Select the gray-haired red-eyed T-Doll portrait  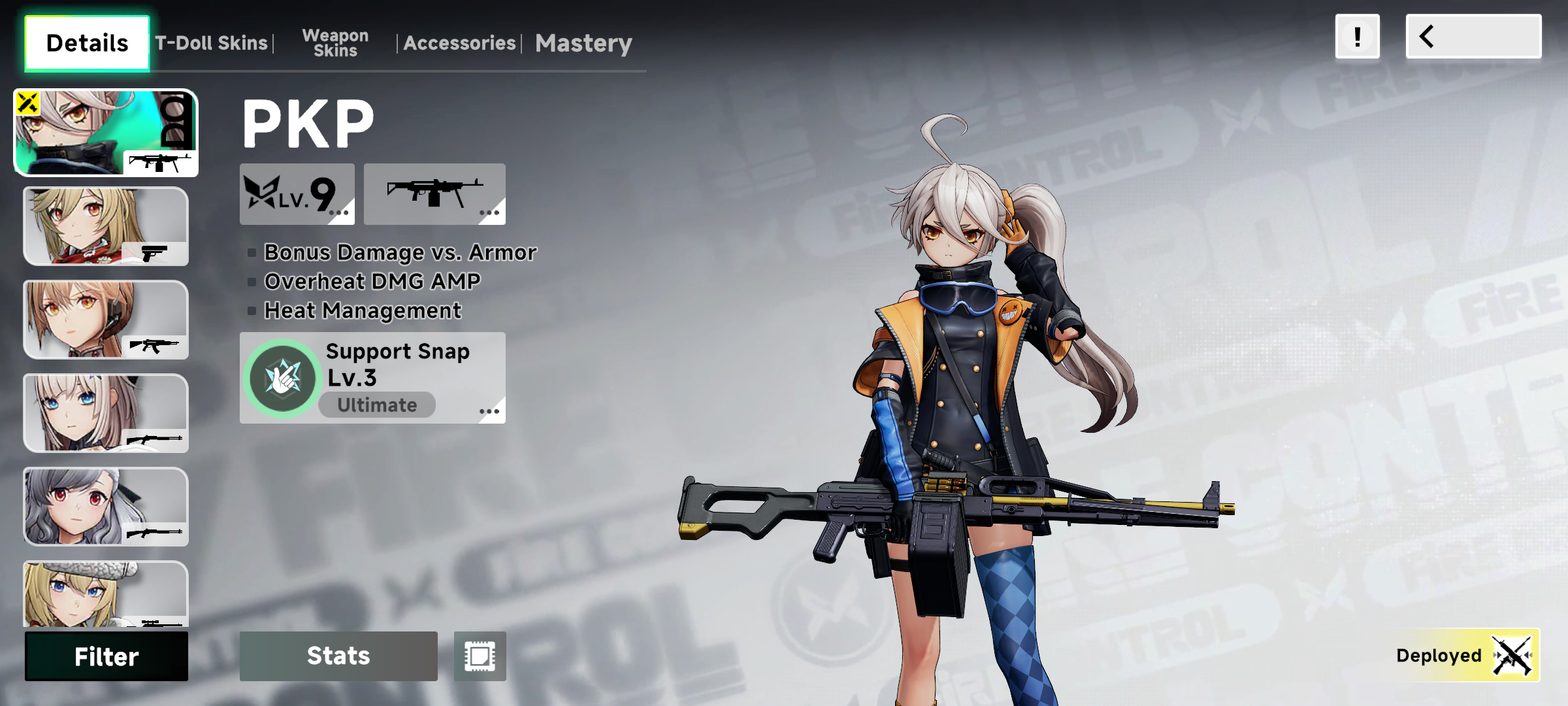[x=106, y=507]
